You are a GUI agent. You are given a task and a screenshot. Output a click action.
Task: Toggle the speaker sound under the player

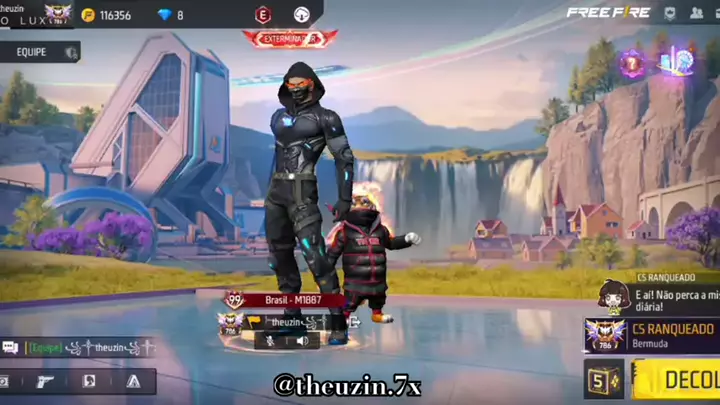pyautogui.click(x=301, y=340)
